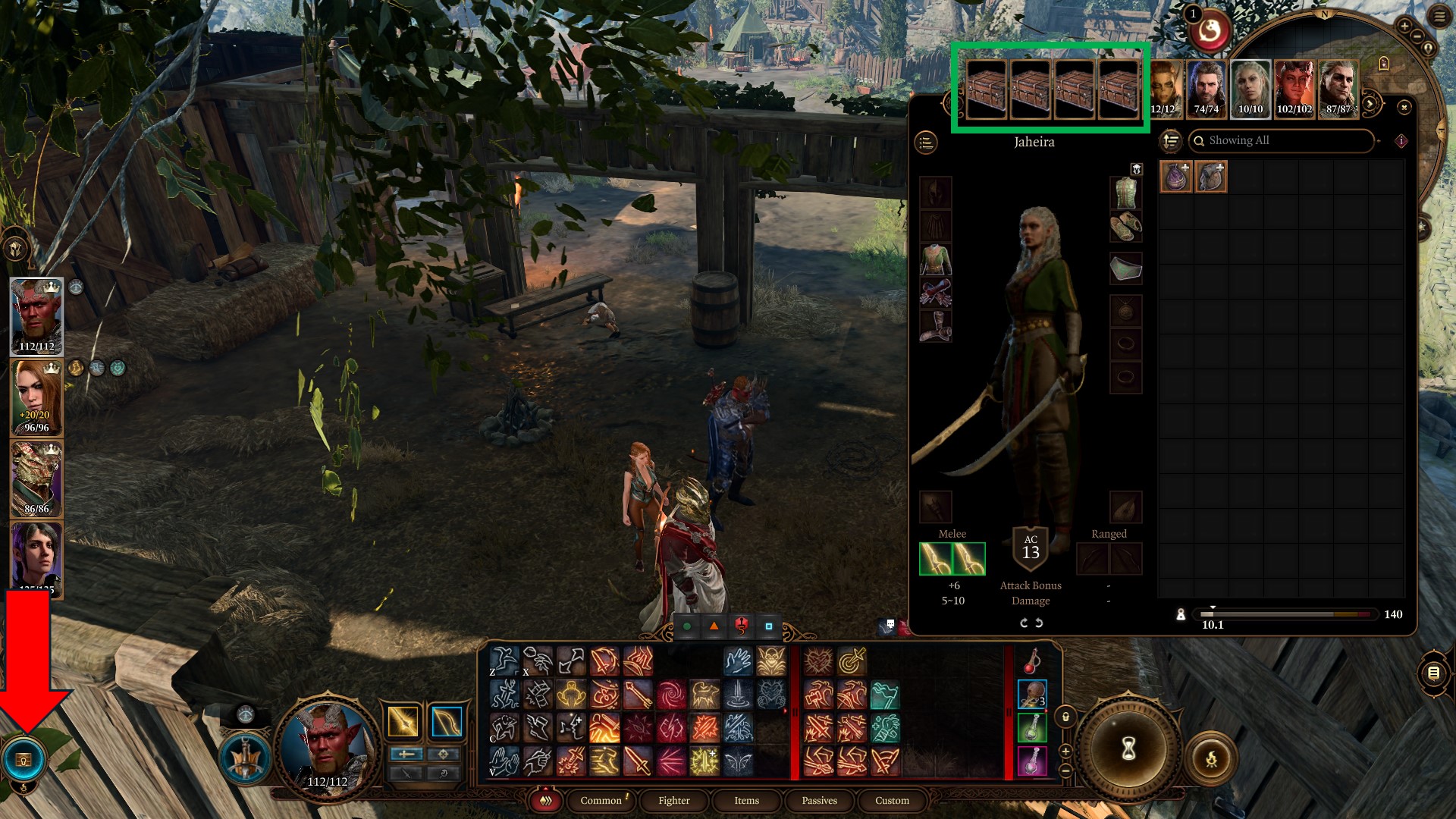Screen dimensions: 1456x819
Task: Select the Items hotbar tab
Action: point(746,800)
